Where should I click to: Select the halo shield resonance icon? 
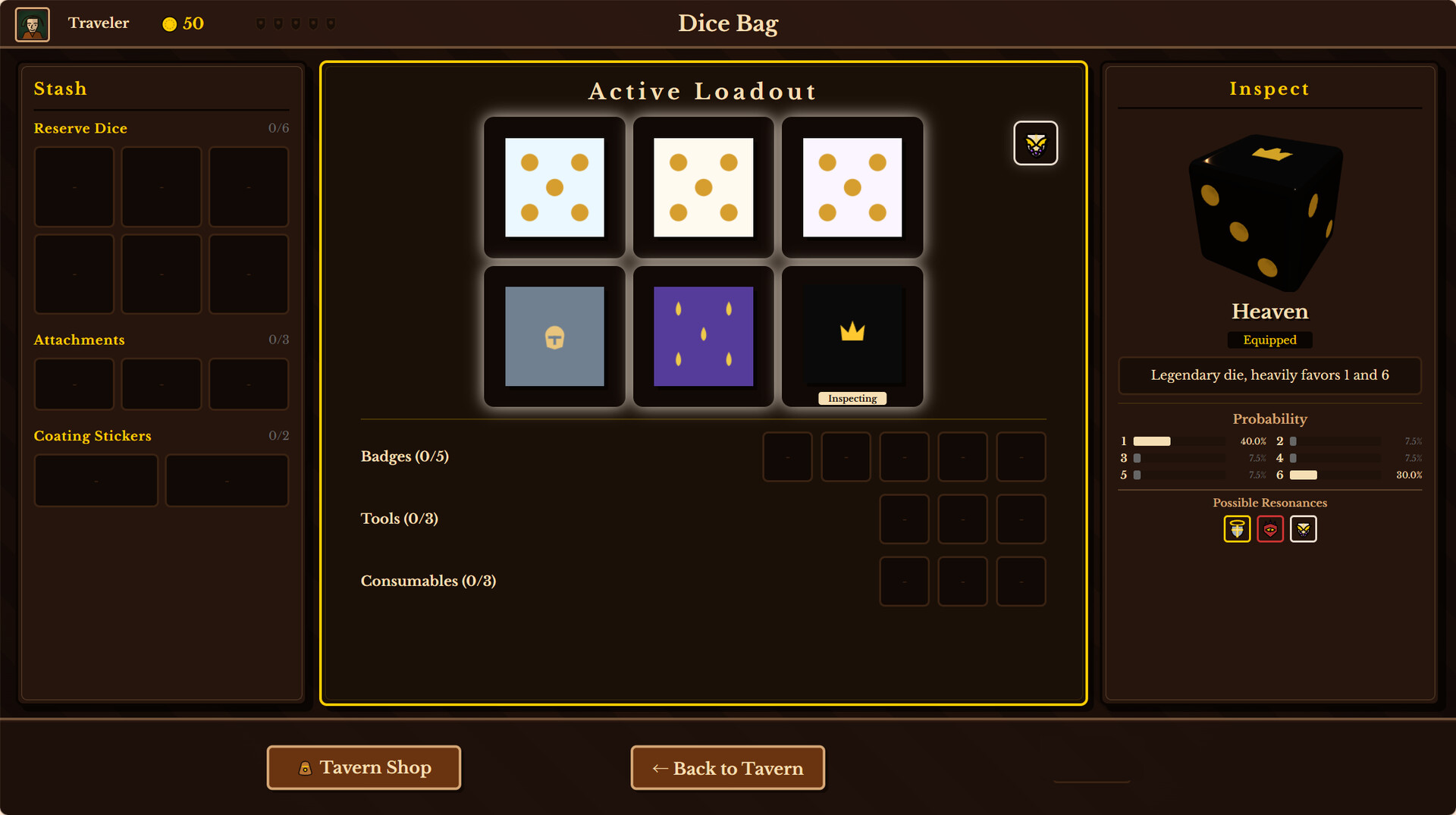coord(1236,528)
